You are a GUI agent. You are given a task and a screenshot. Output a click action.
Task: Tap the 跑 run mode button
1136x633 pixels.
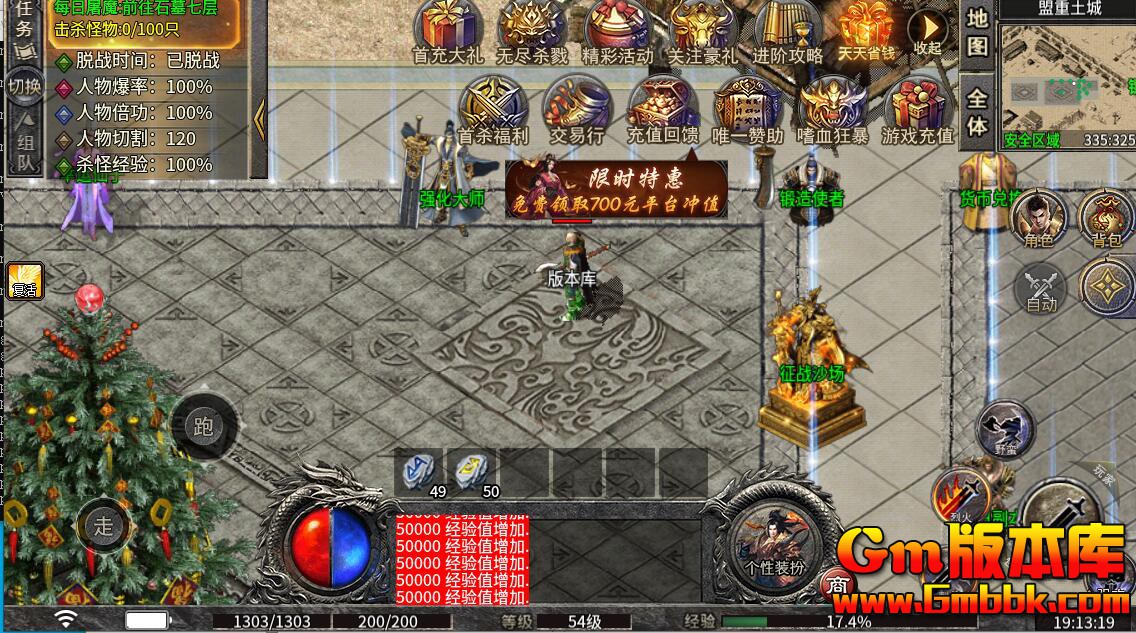click(203, 427)
